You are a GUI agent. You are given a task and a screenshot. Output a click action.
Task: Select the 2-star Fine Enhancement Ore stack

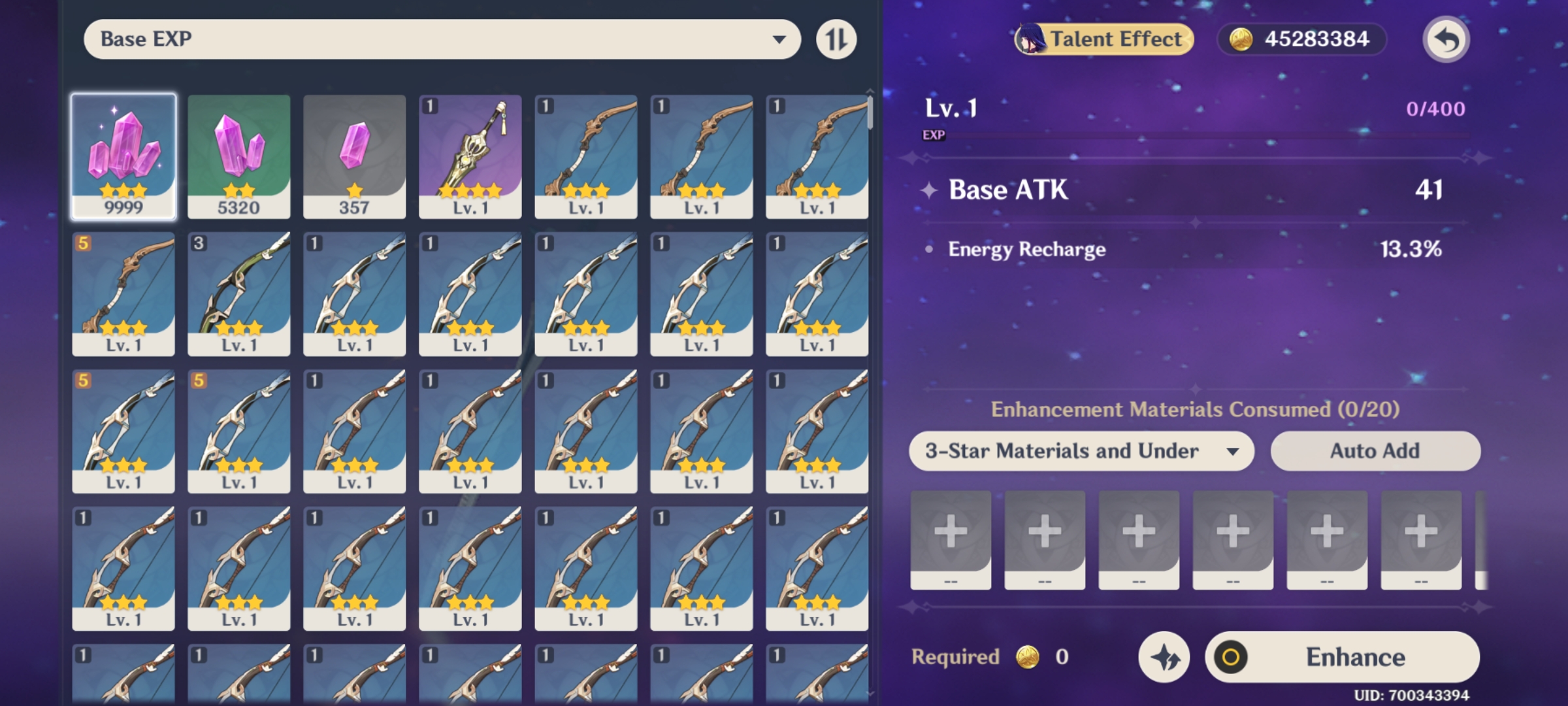(x=239, y=155)
